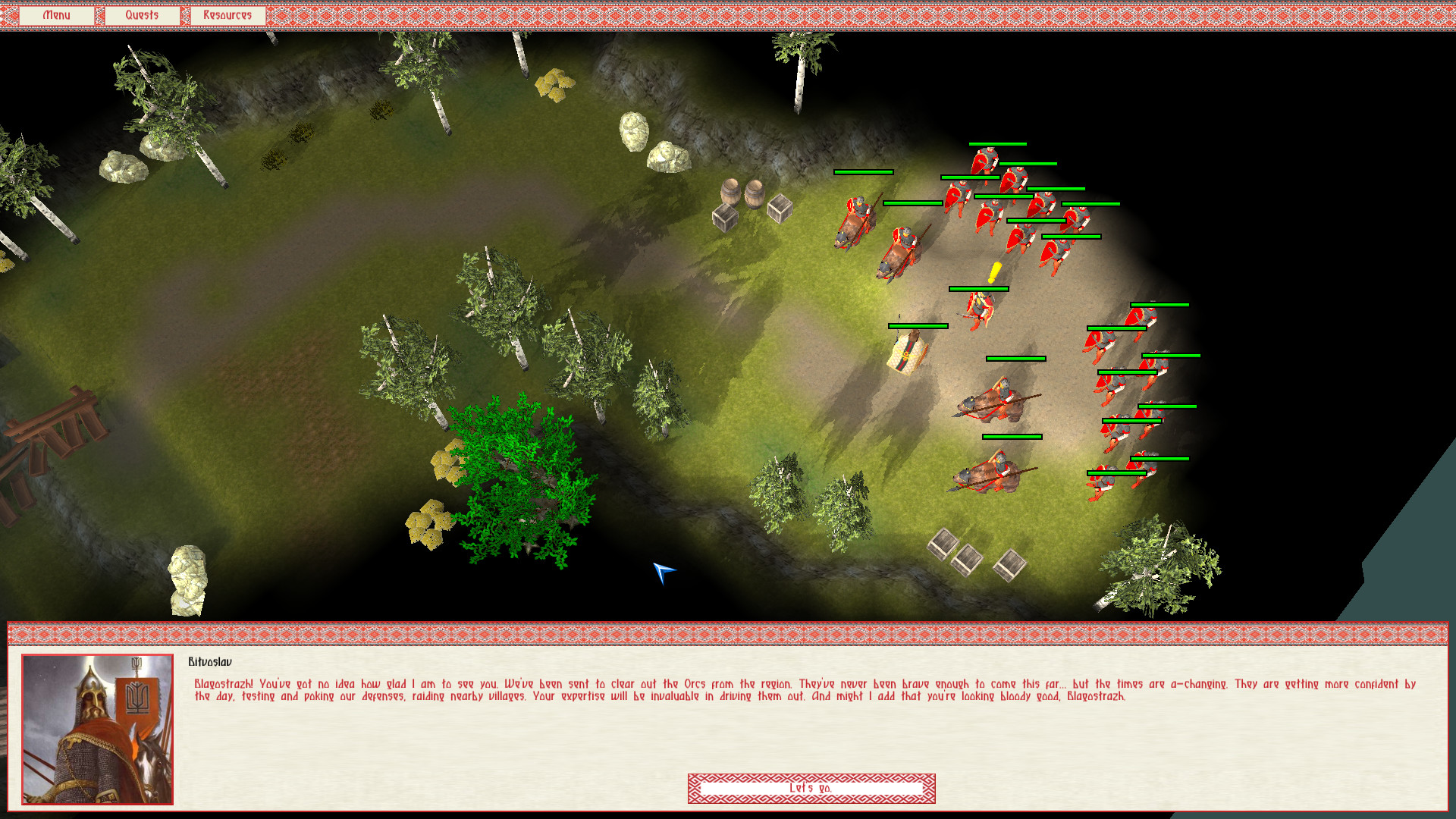View the Resources panel
1456x819 pixels.
pos(227,14)
